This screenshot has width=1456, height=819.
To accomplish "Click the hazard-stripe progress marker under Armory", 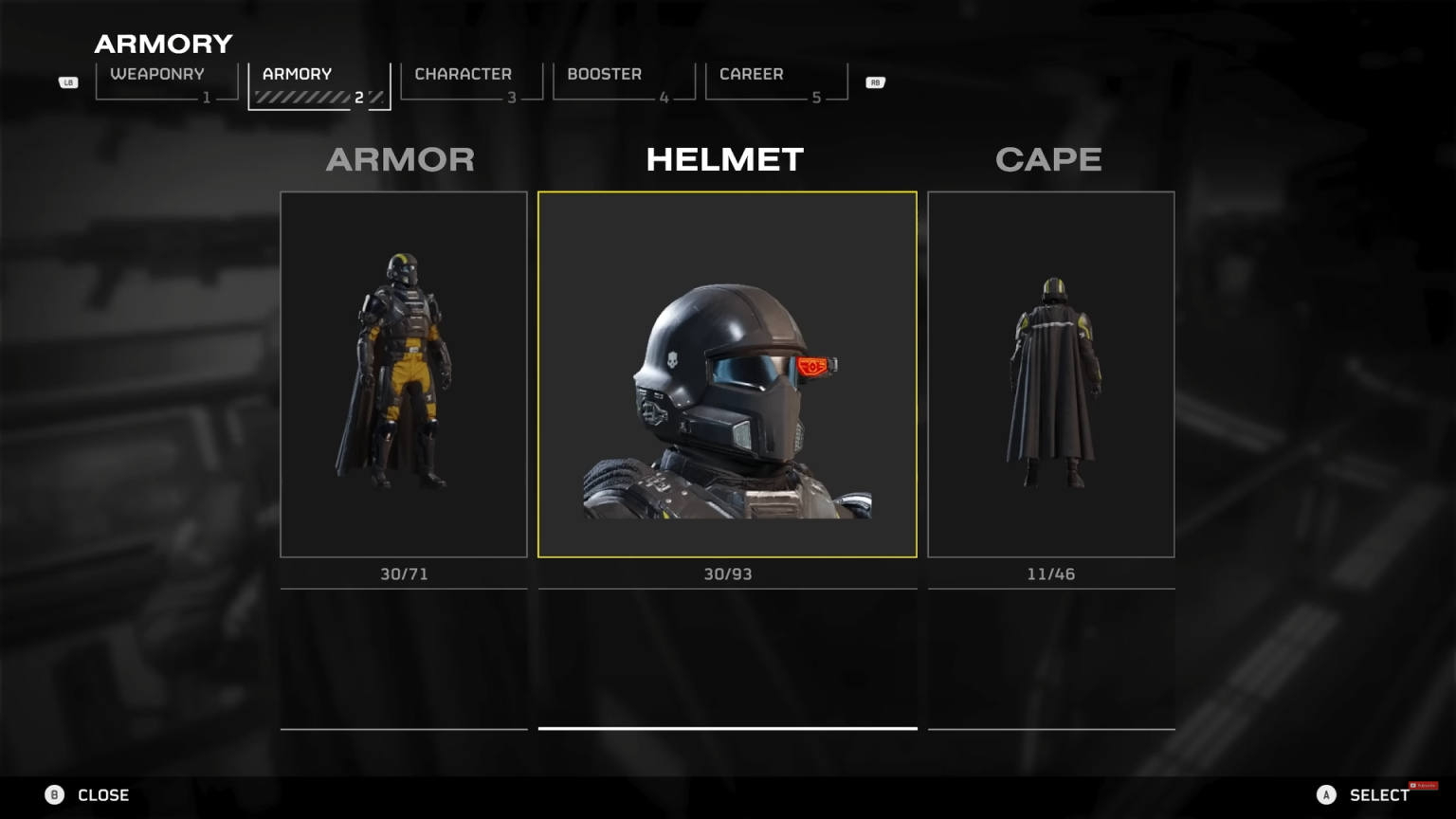I will 301,95.
